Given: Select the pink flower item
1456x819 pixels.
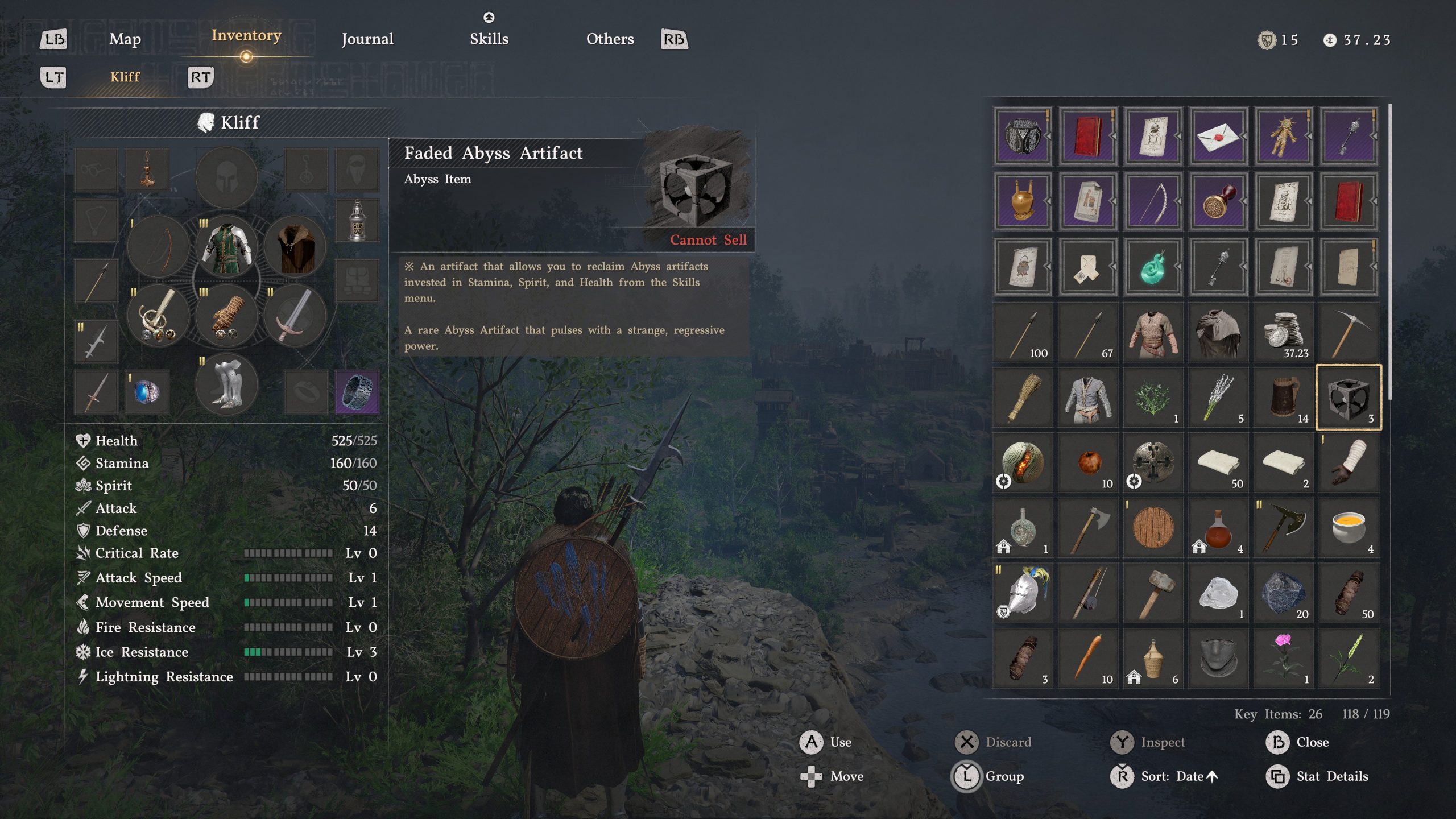Looking at the screenshot, I should 1283,658.
